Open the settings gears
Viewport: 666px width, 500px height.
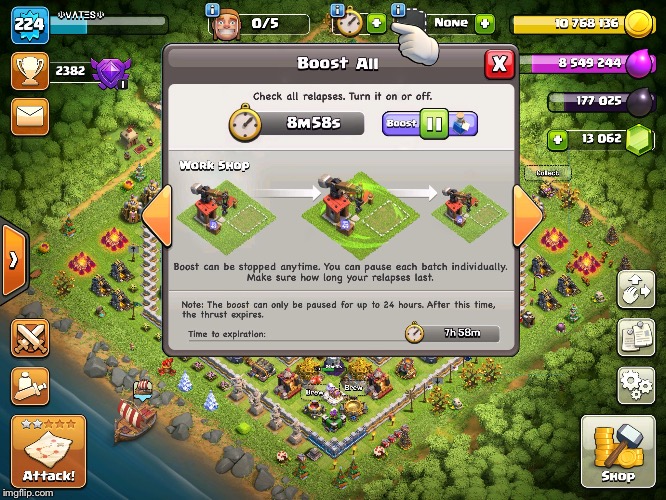click(x=635, y=383)
